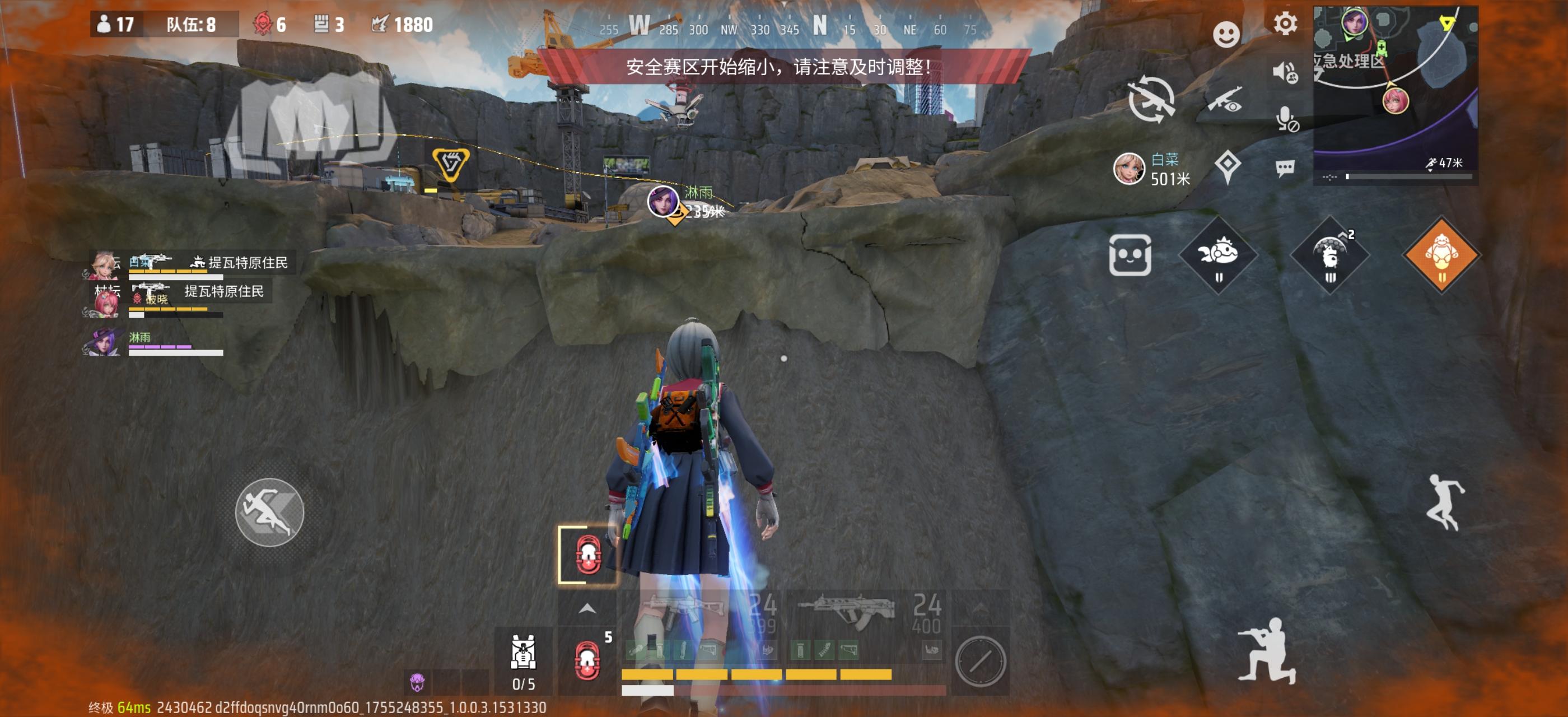Screen dimensions: 1568x717
Task: Place a marker using the ping diamond icon
Action: coord(1227,164)
